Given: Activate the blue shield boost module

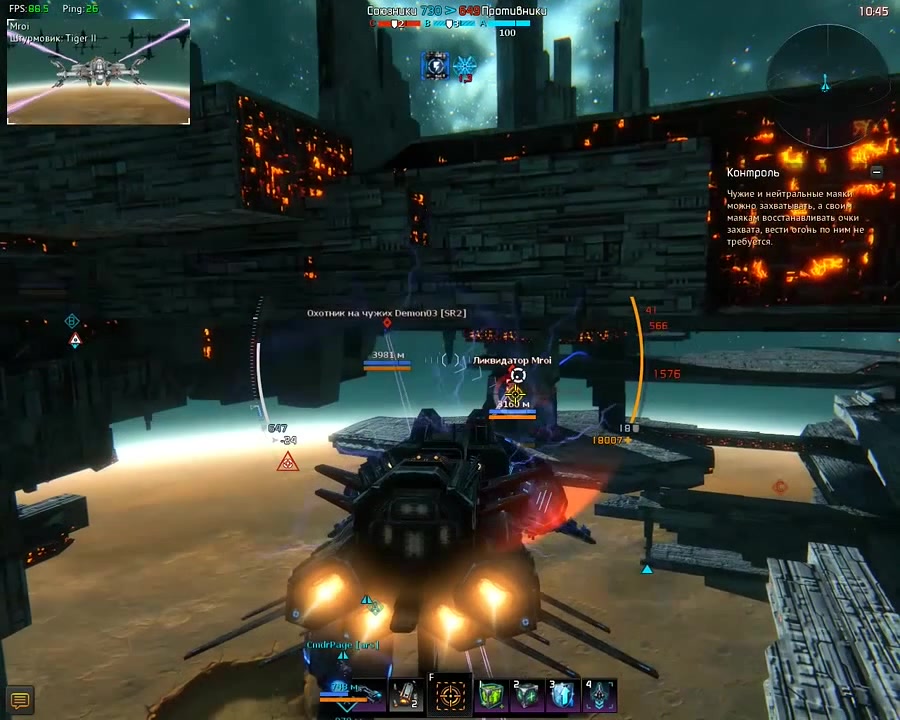Looking at the screenshot, I should [563, 695].
